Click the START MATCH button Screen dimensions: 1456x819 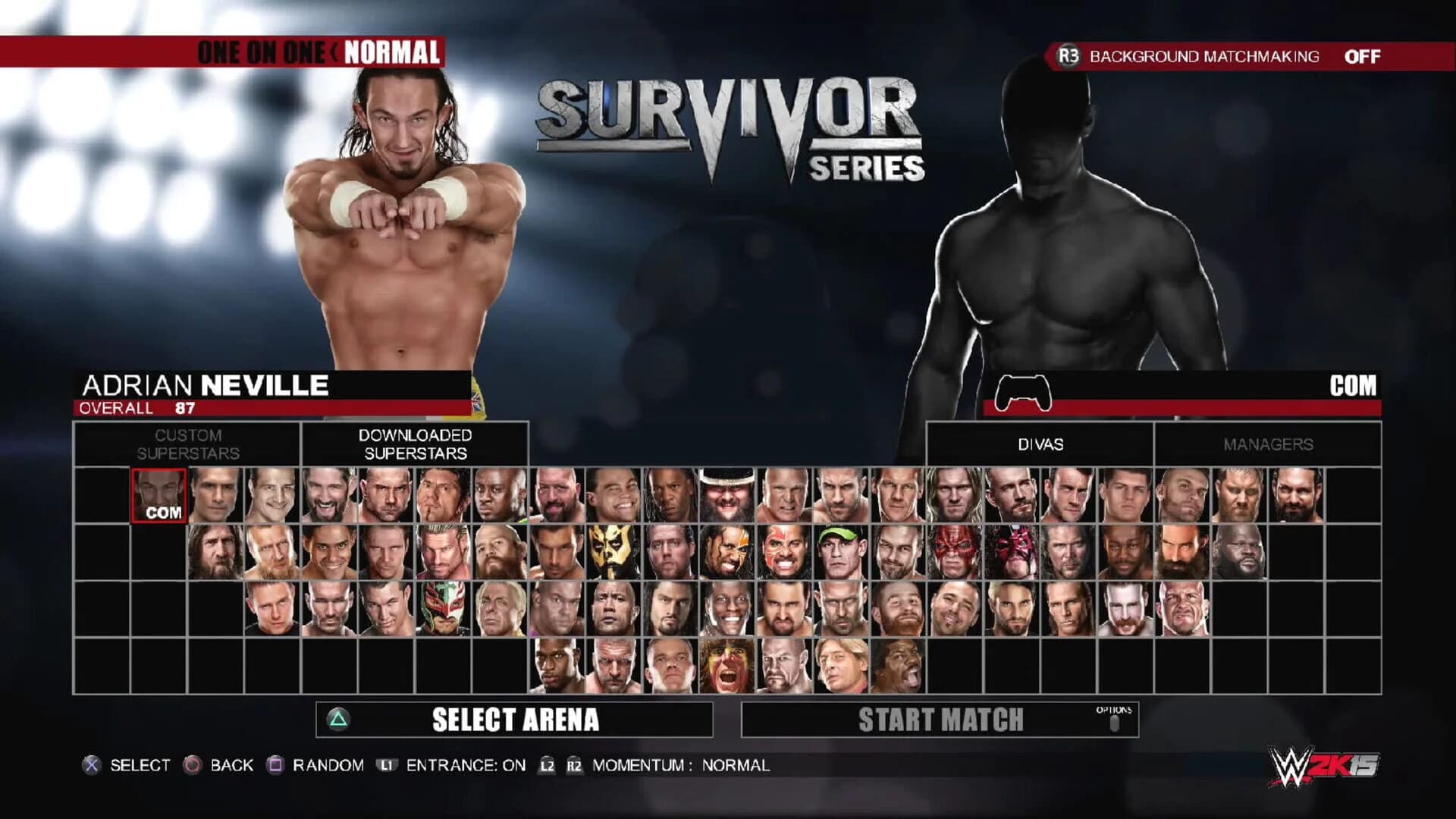pos(940,720)
